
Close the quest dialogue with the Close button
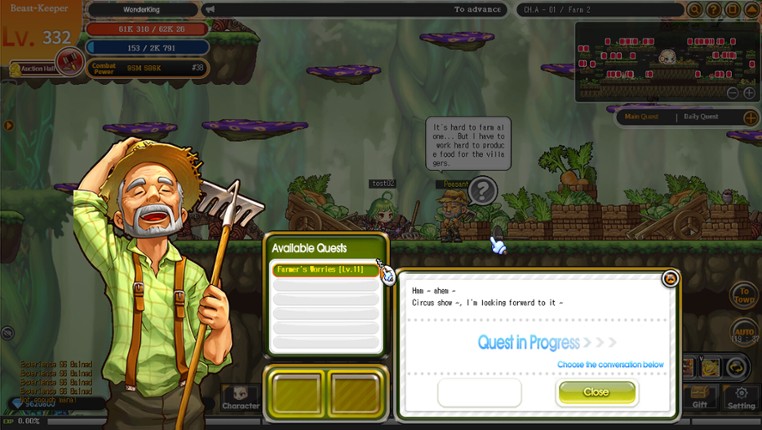tap(596, 392)
